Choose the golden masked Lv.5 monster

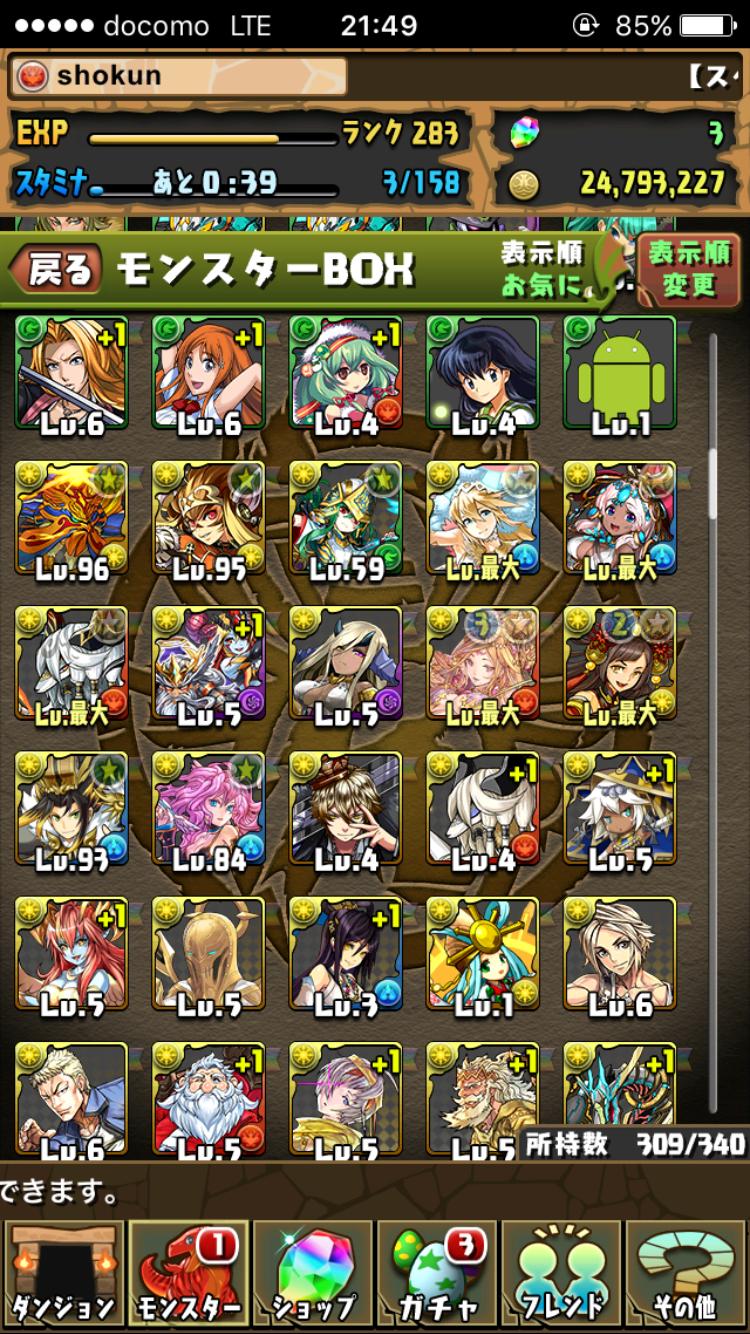click(x=208, y=954)
